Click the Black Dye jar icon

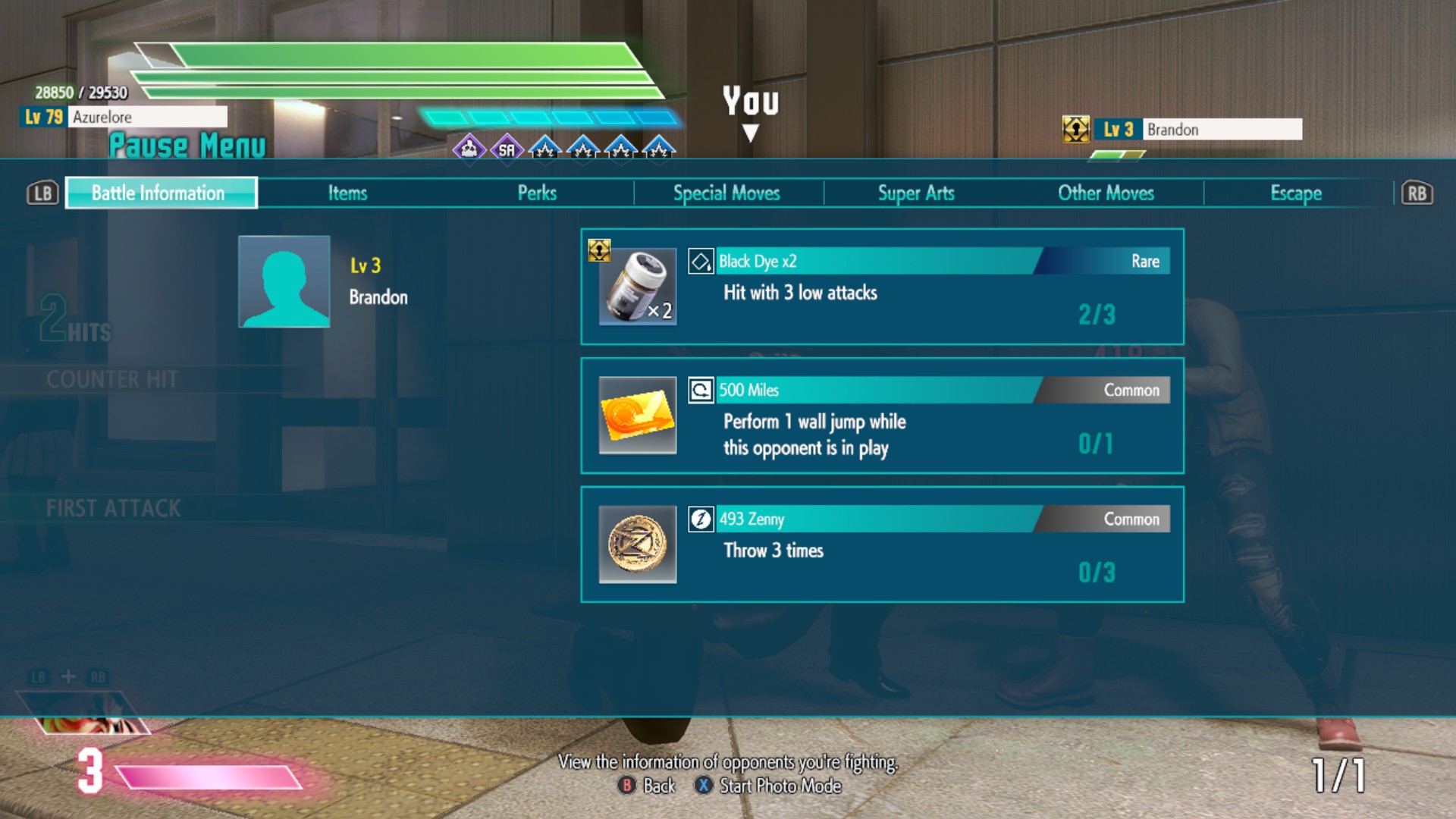[637, 287]
